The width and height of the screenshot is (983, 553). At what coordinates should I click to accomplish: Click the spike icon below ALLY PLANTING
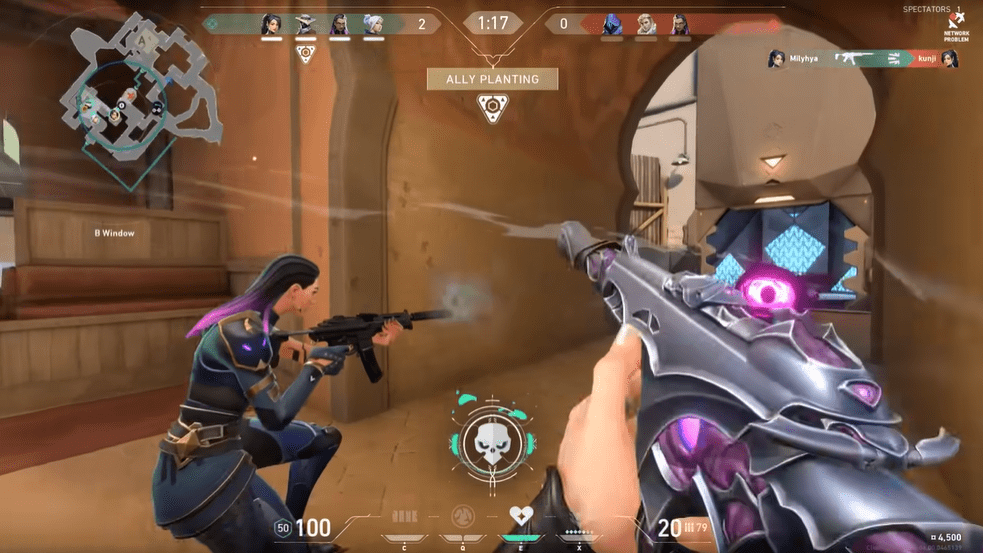pos(490,109)
